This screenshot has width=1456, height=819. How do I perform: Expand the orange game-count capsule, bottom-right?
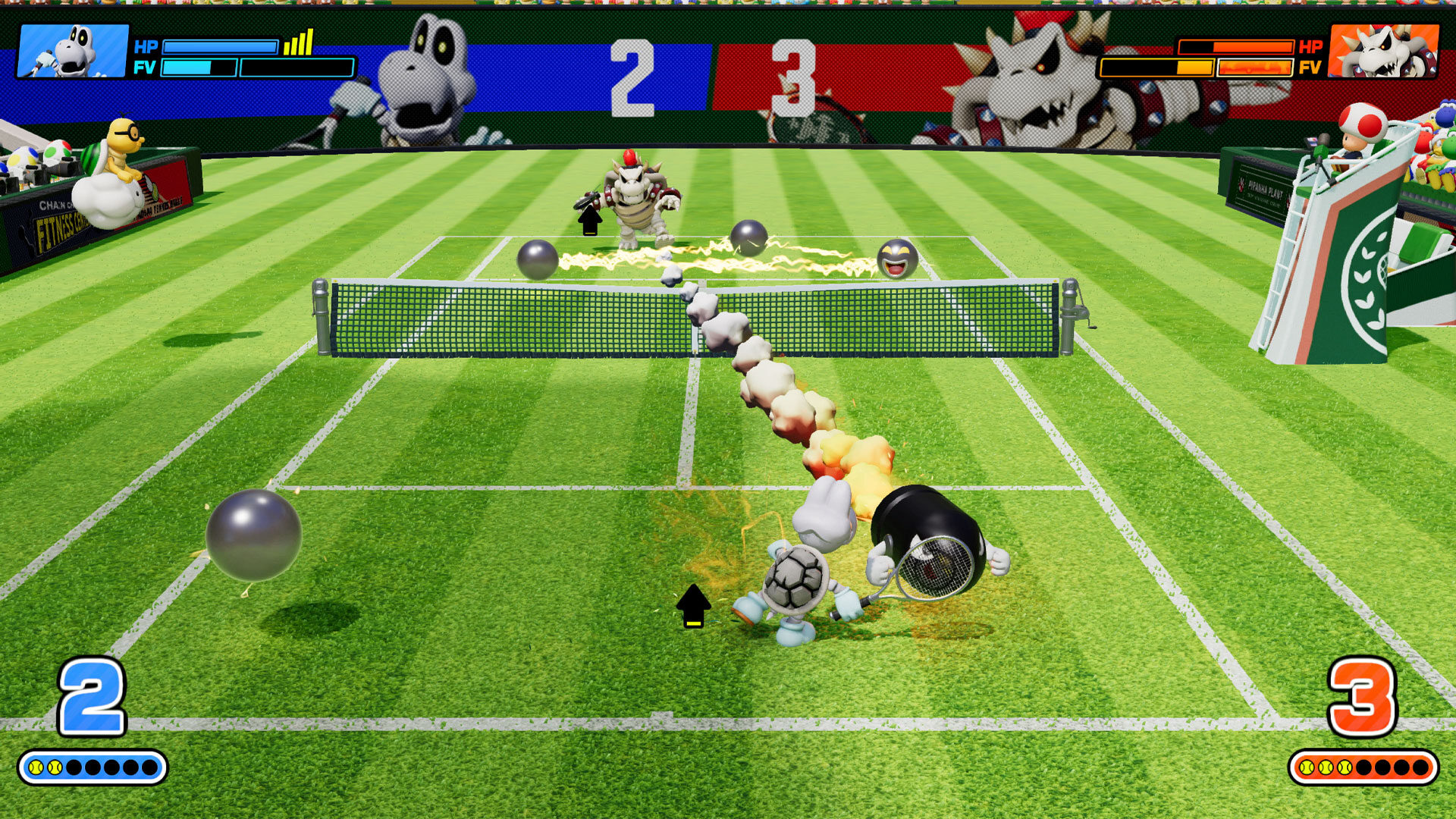pos(1365,767)
